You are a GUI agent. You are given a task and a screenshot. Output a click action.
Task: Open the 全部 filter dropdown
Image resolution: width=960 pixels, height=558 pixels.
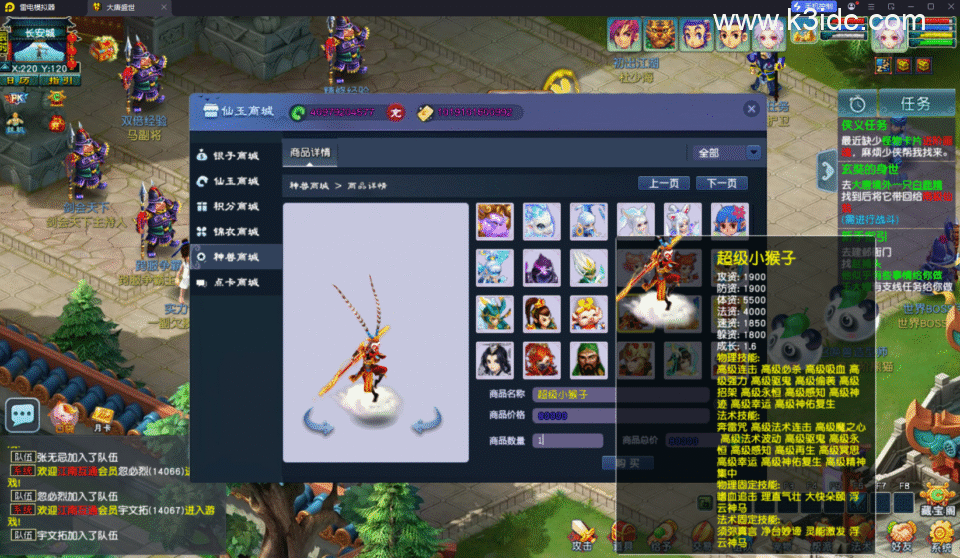tap(727, 153)
